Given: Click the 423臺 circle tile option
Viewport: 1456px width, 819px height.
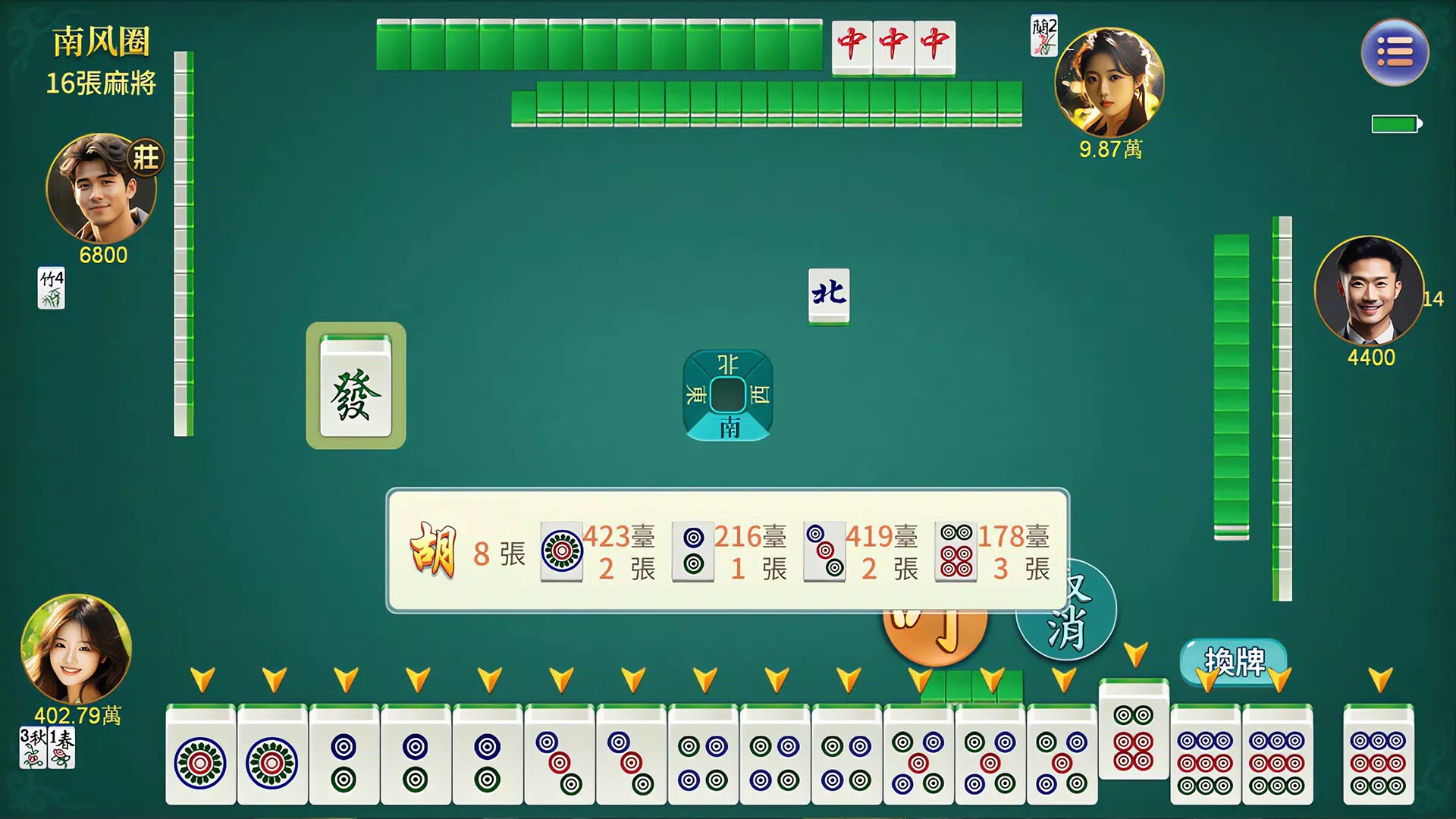Looking at the screenshot, I should pos(561,551).
